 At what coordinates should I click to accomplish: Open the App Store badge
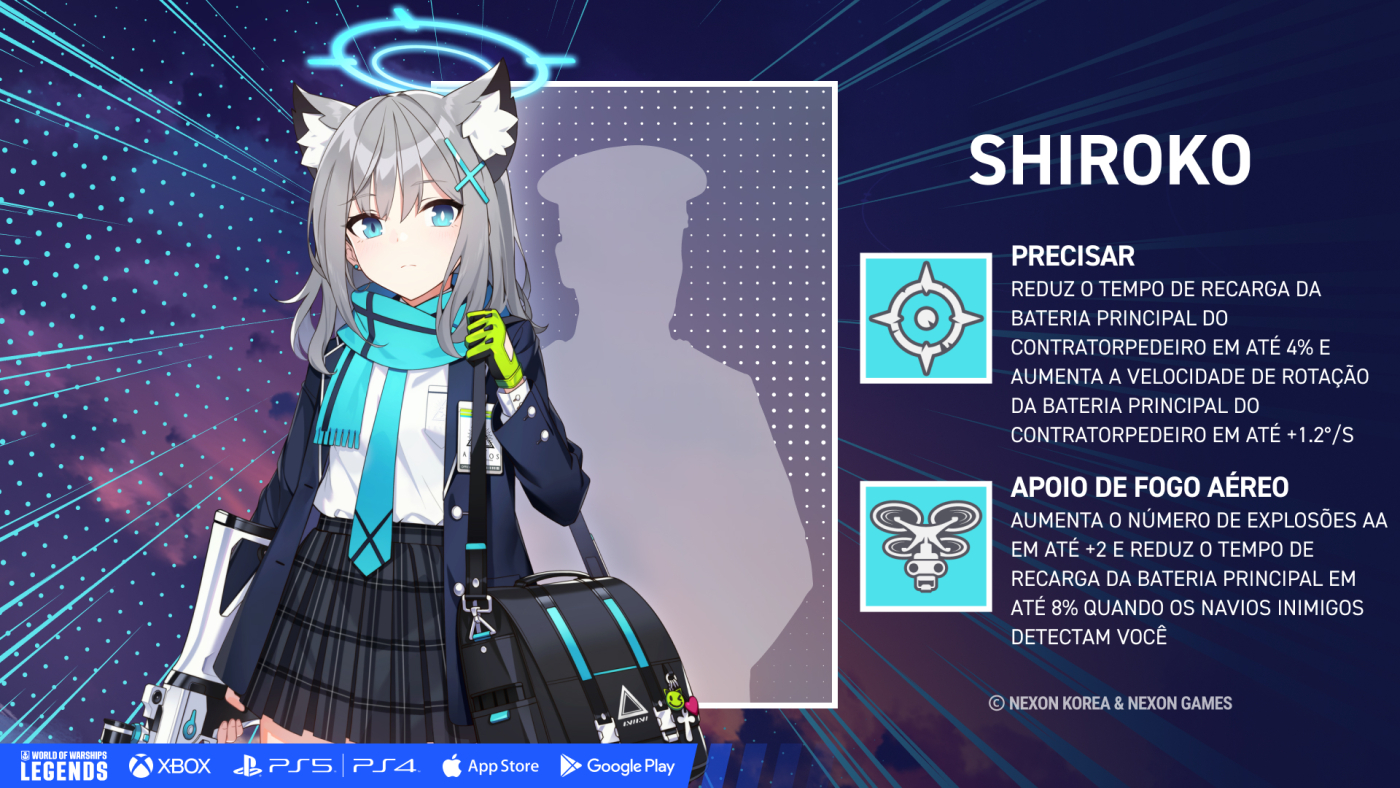click(x=490, y=766)
